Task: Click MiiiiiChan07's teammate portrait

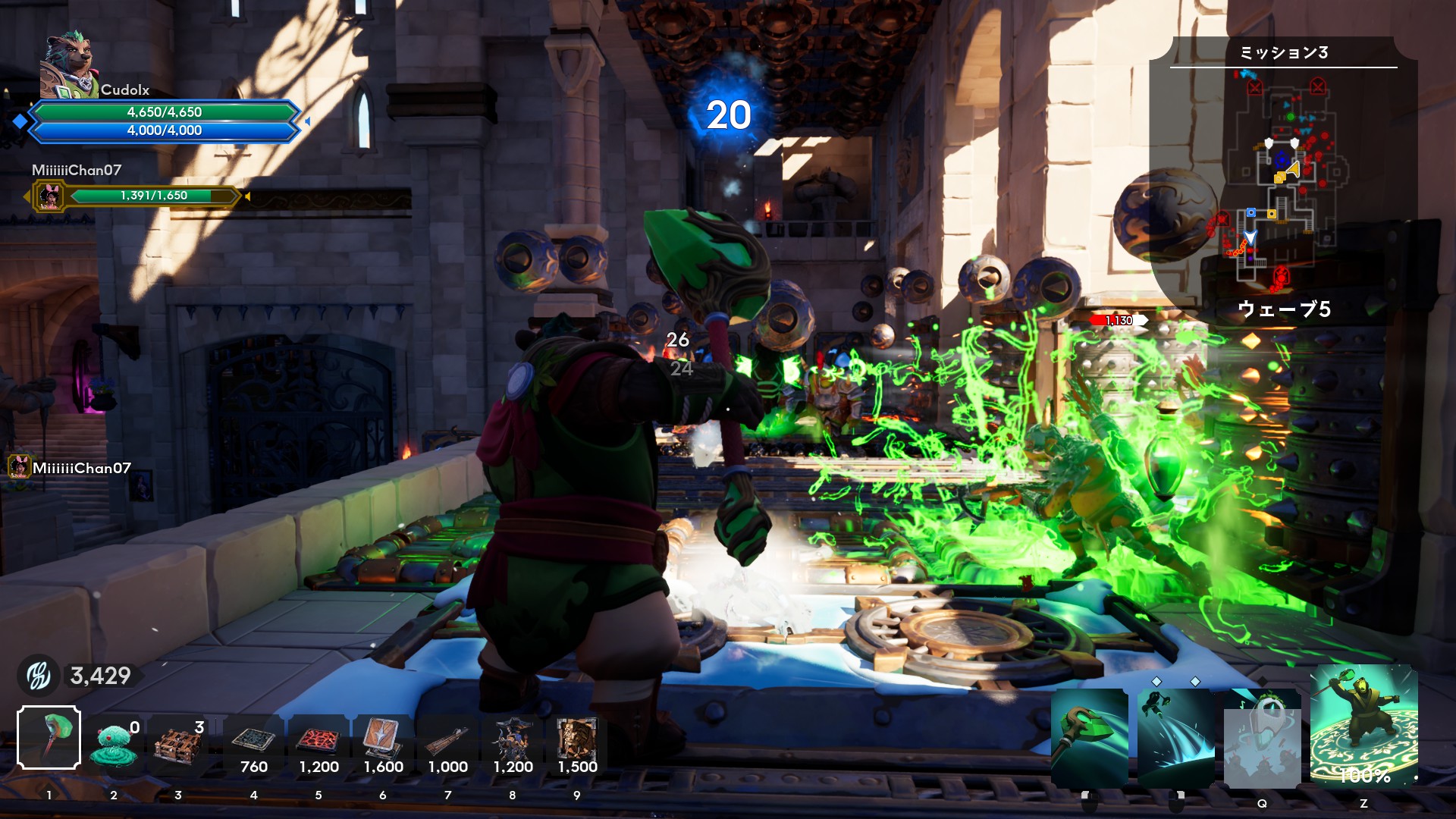Action: pyautogui.click(x=49, y=197)
